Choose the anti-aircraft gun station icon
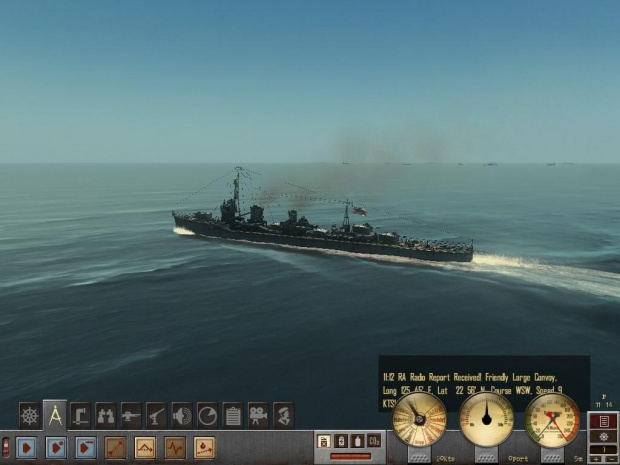Viewport: 620px width, 465px height. click(x=156, y=414)
